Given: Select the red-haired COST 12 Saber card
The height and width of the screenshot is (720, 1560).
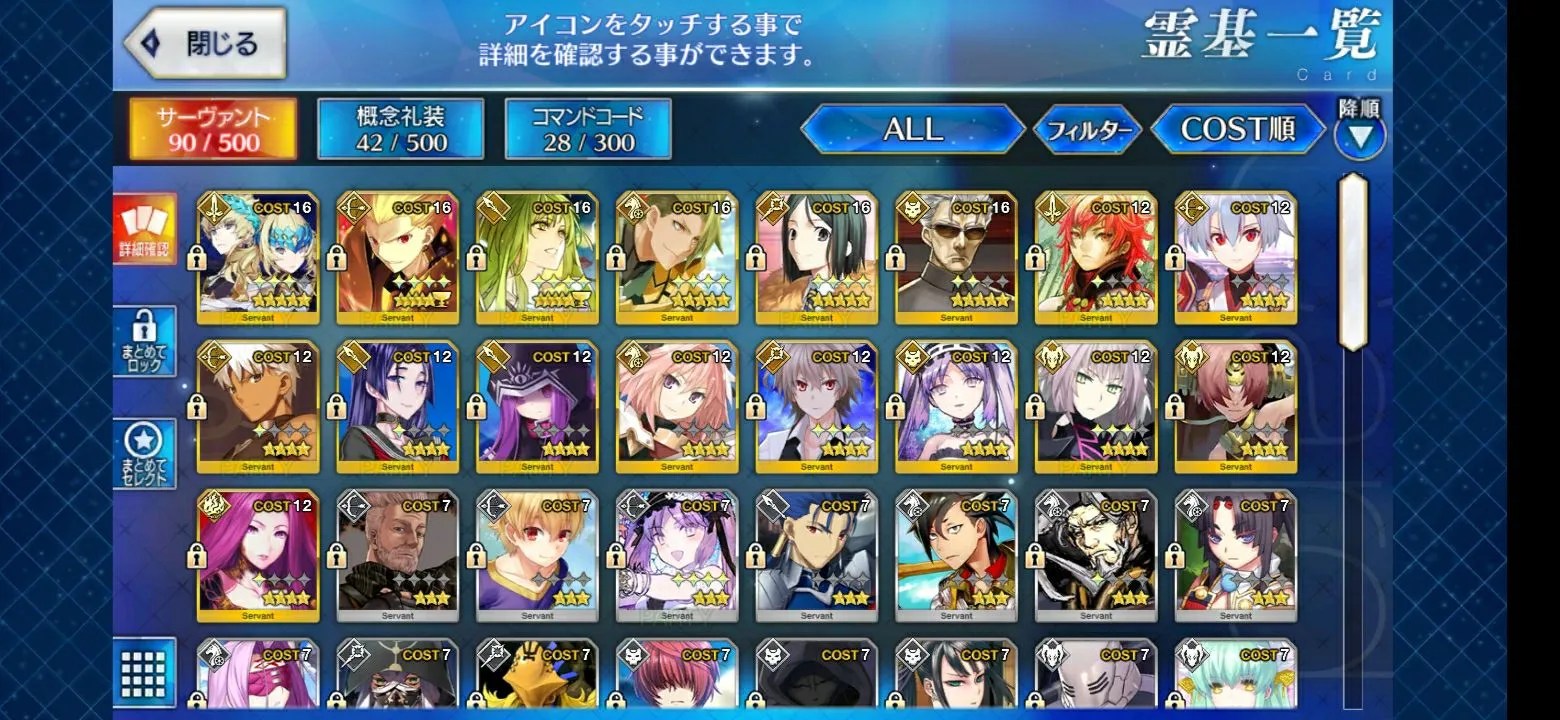Looking at the screenshot, I should pyautogui.click(x=1096, y=258).
